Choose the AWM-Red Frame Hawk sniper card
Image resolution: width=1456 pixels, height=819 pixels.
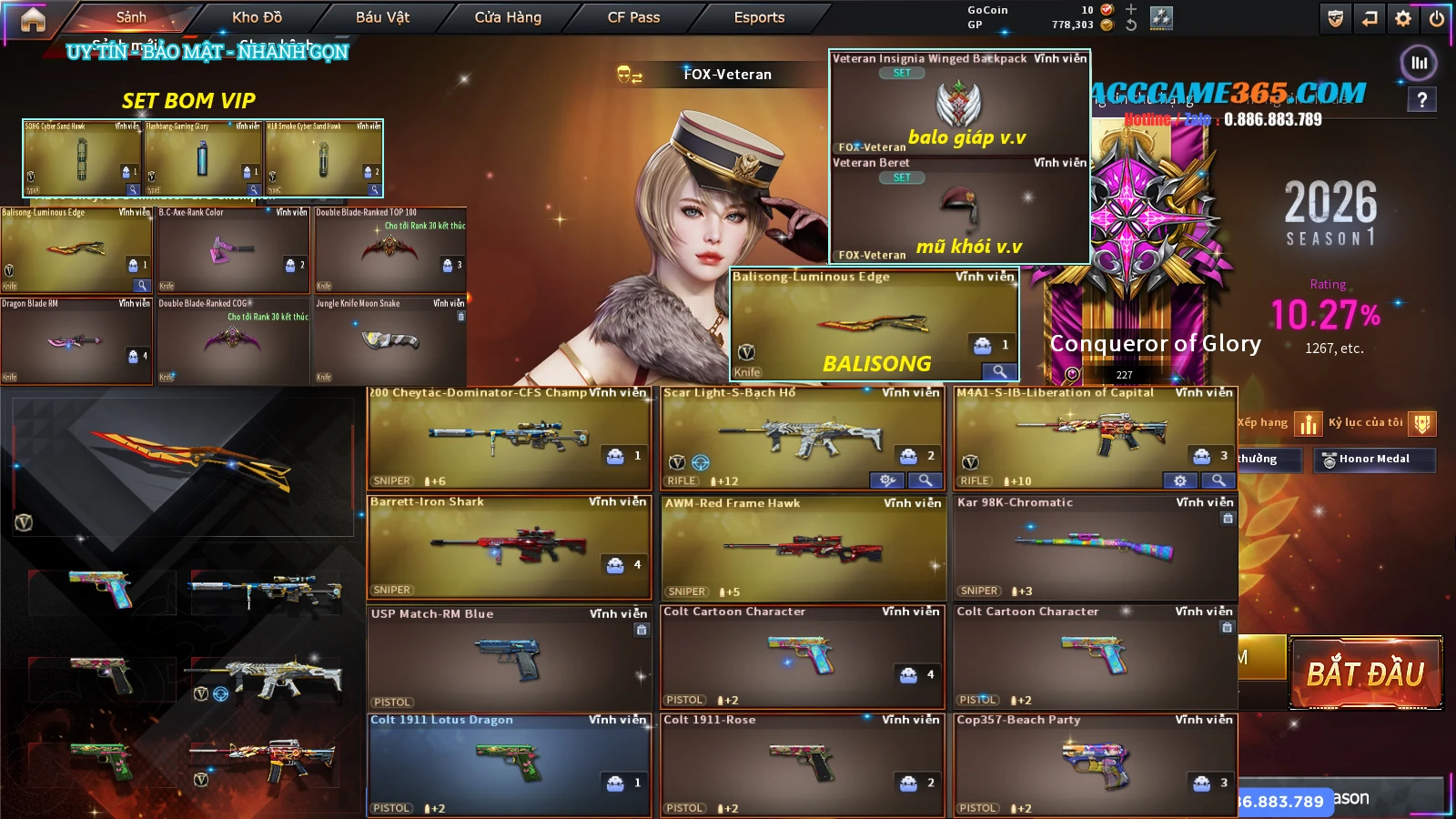click(x=803, y=548)
